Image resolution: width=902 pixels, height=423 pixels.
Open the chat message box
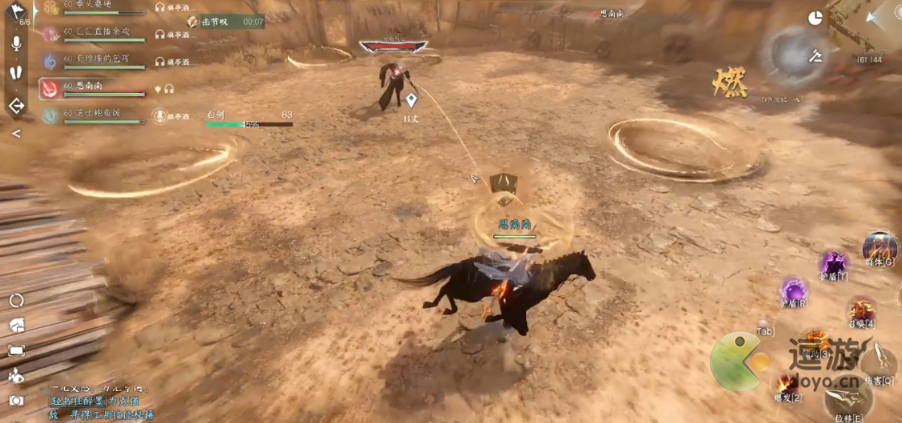point(100,401)
